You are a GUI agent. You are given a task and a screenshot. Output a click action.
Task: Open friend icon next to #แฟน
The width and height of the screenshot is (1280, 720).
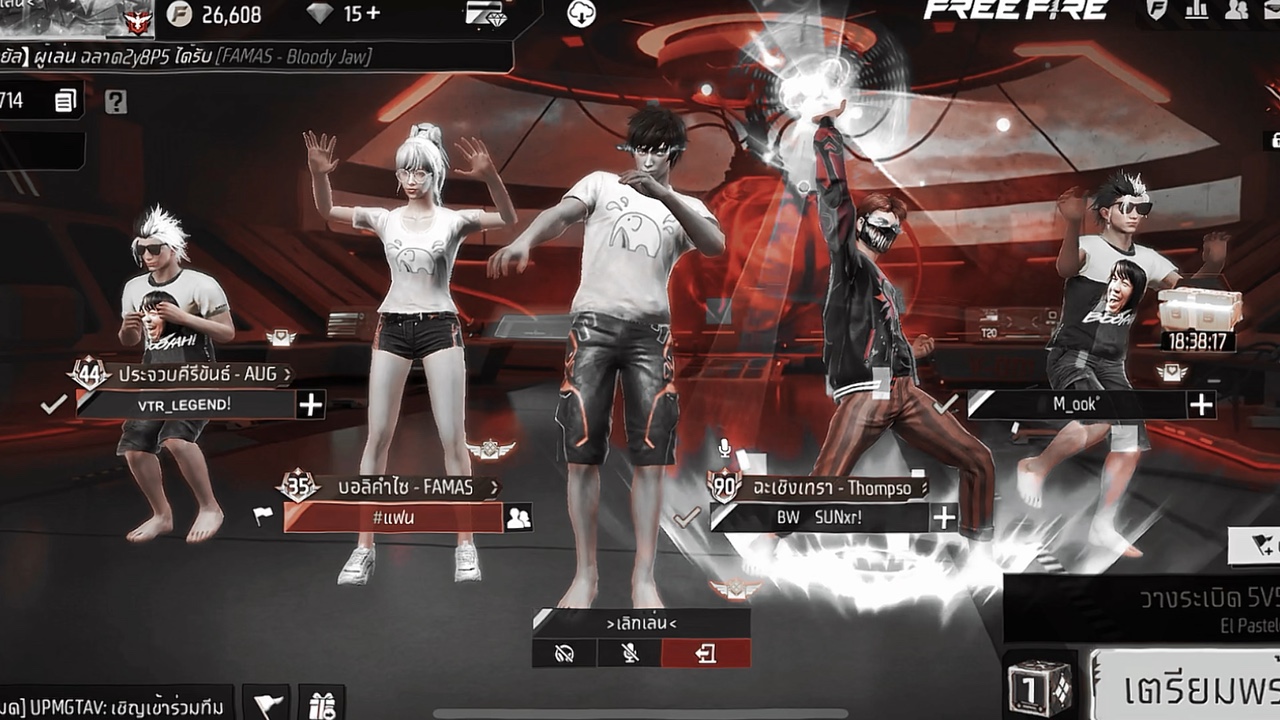pos(518,517)
